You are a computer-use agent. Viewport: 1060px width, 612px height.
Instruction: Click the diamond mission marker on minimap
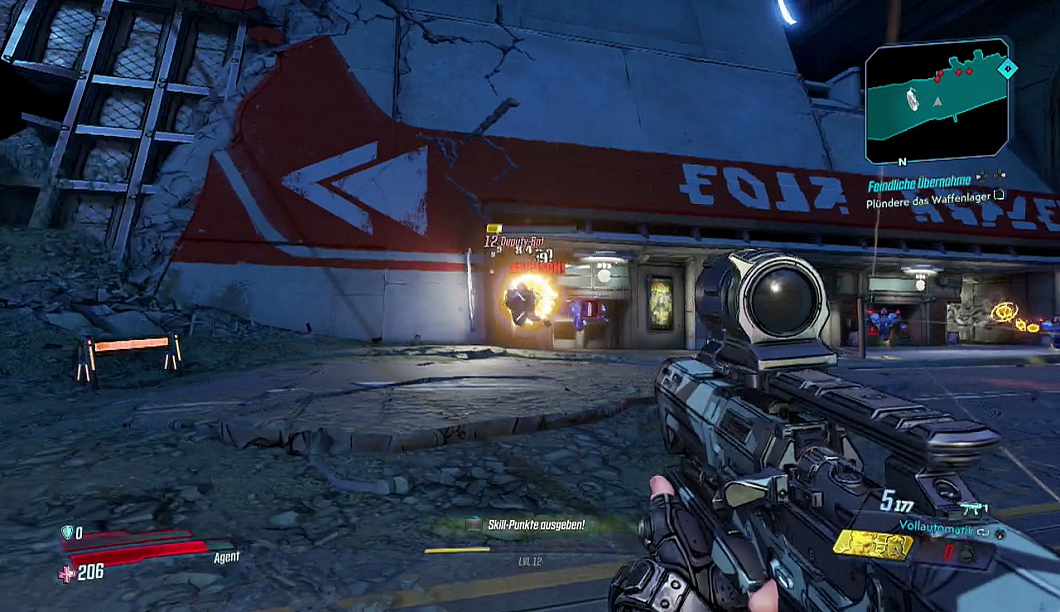coord(1008,69)
